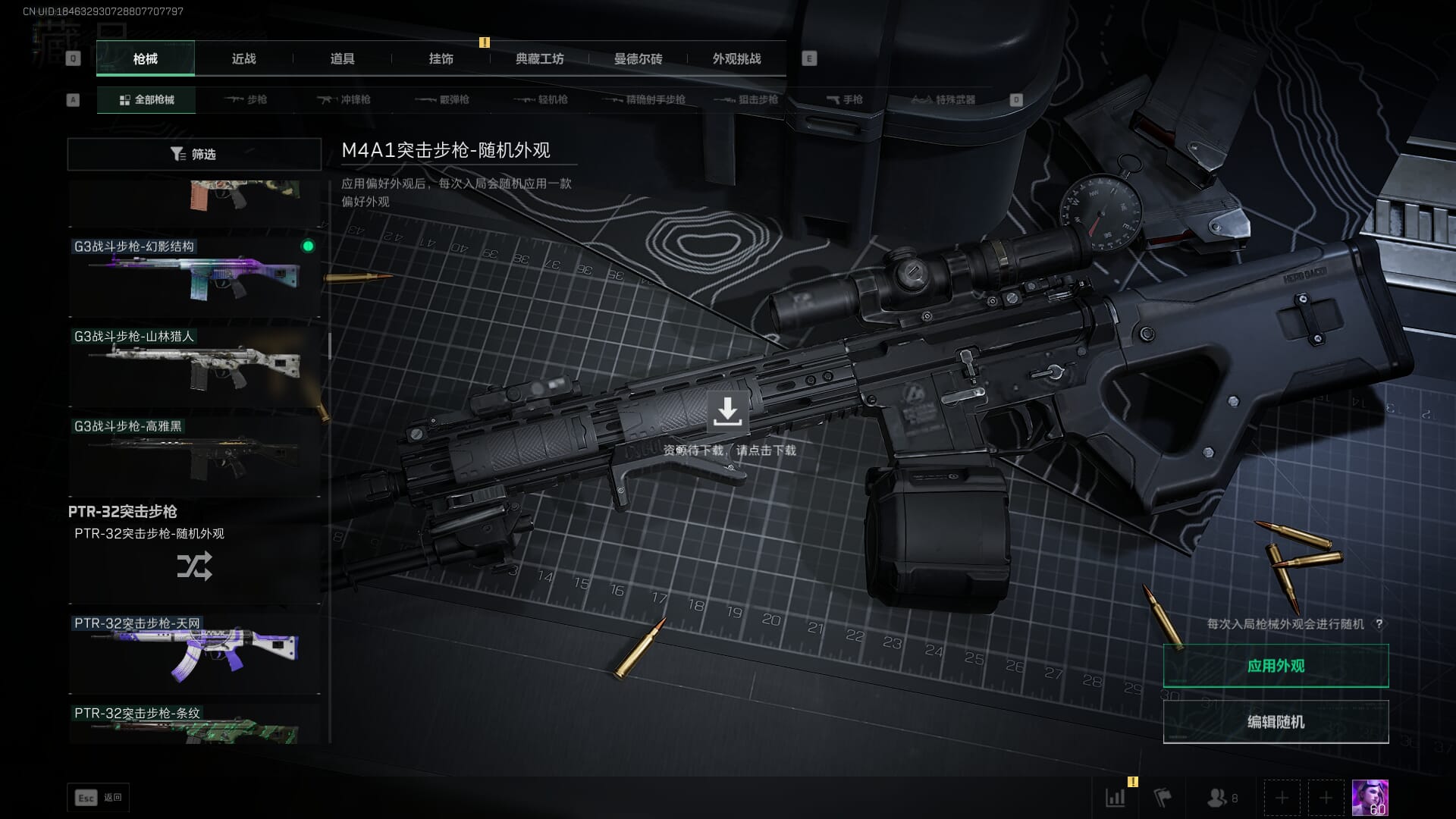The height and width of the screenshot is (819, 1456).
Task: Select the 挂饰 charms tab
Action: [441, 58]
